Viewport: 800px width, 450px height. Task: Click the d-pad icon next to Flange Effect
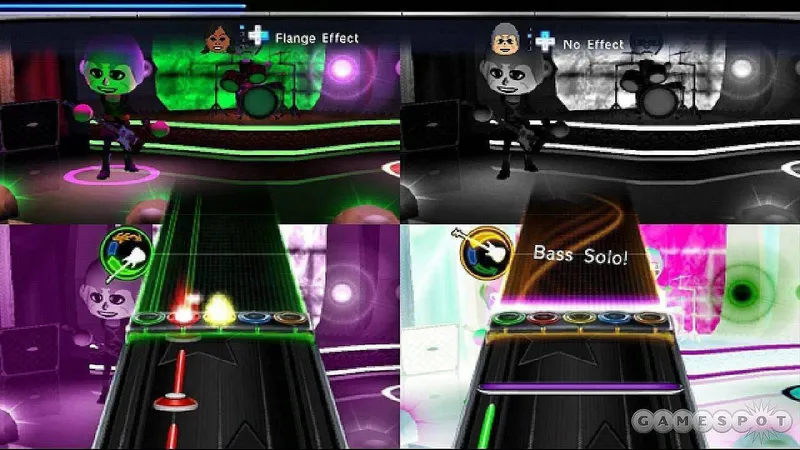click(x=258, y=37)
